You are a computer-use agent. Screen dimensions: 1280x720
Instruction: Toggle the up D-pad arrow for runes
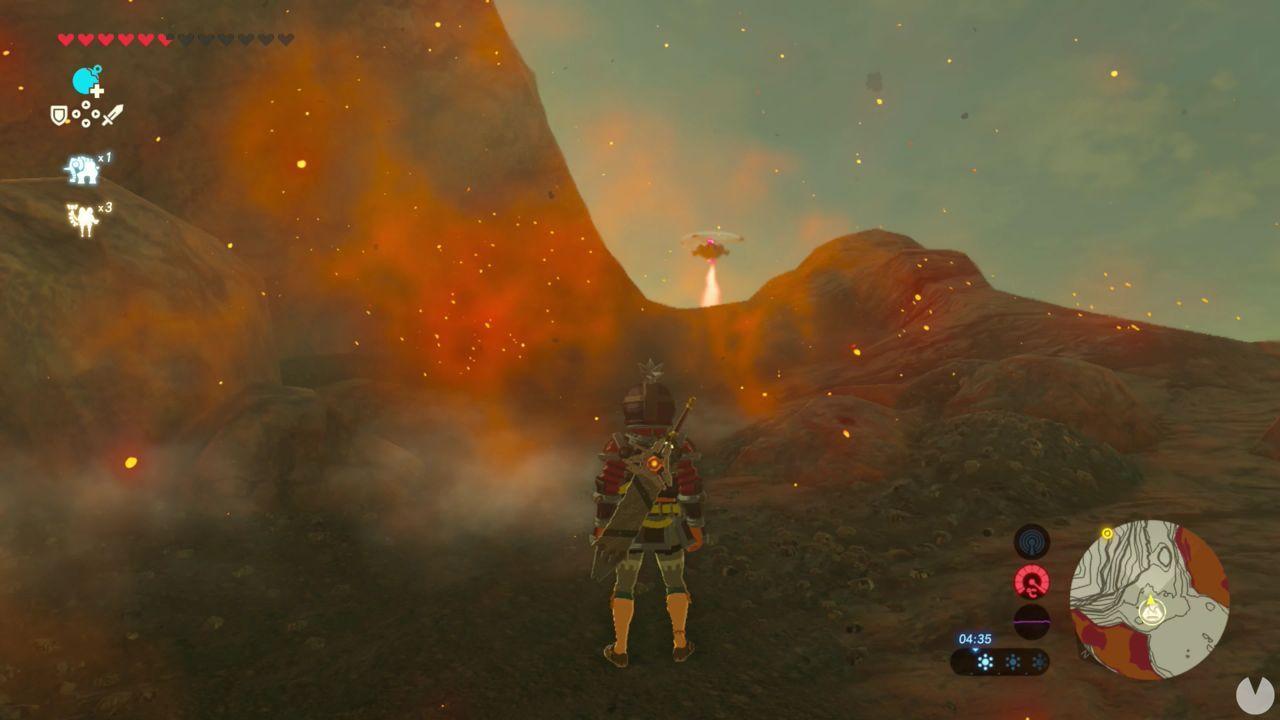[86, 105]
